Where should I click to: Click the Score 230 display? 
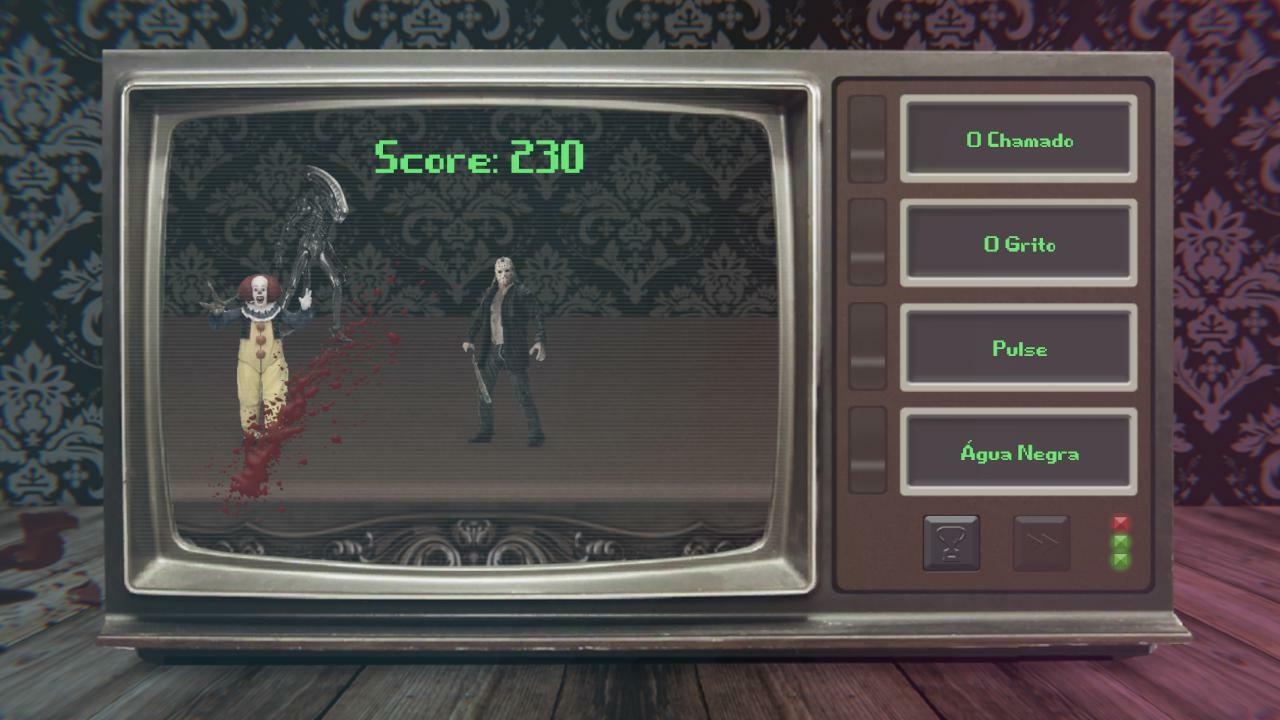[480, 156]
